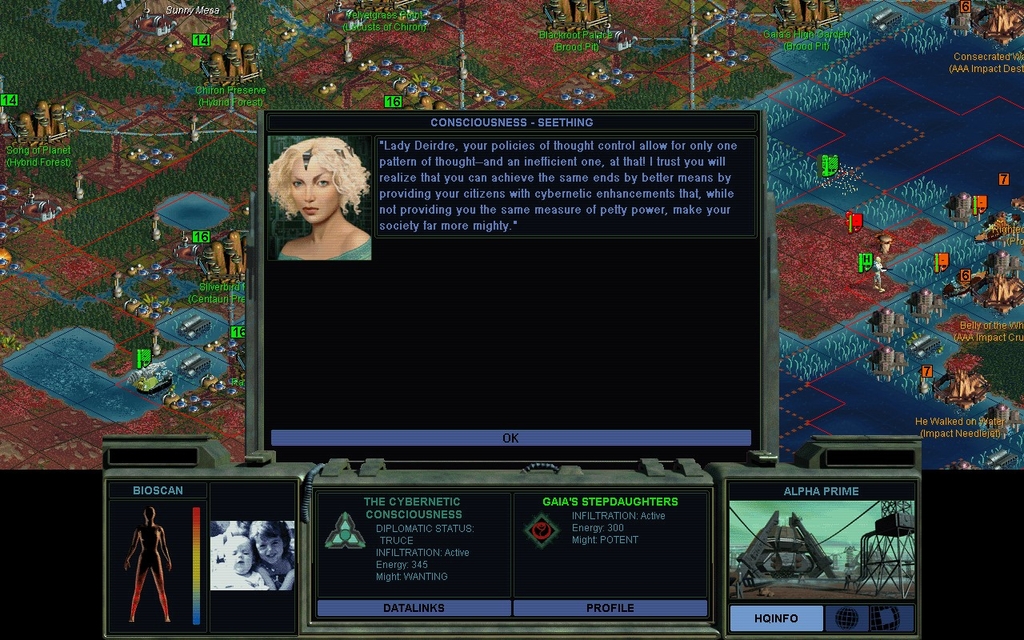Open the wireframe D-shaped map icon
Screen dimensions: 1024x640
[884, 618]
